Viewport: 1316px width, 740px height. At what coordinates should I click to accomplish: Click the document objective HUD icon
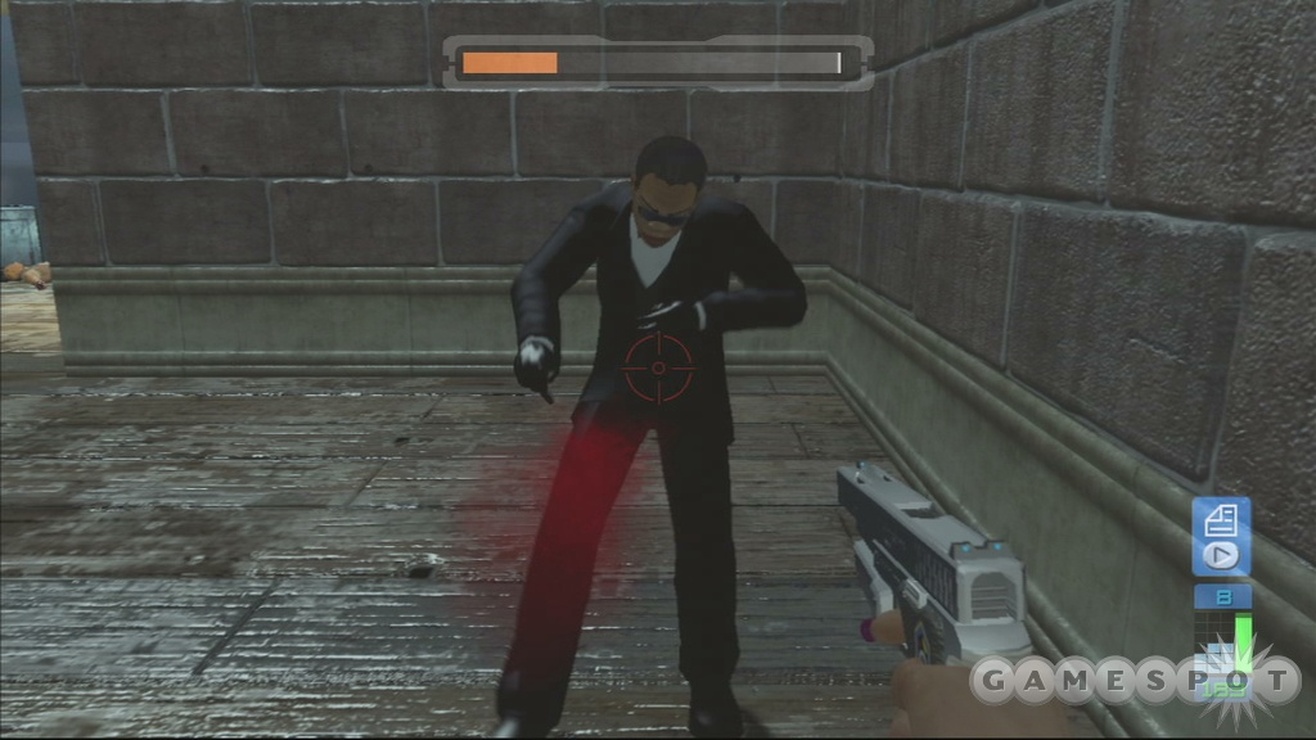click(x=1222, y=519)
